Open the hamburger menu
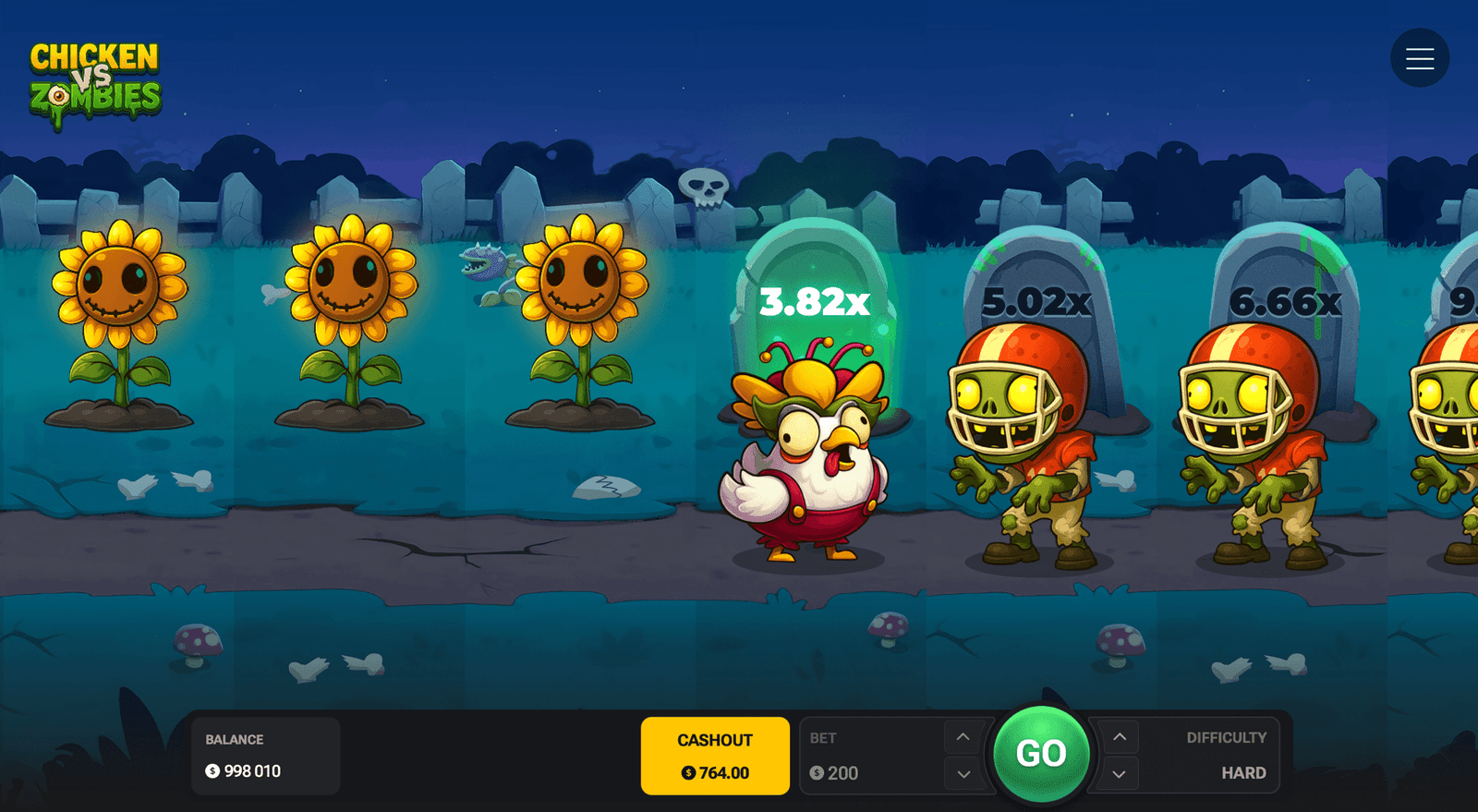This screenshot has height=812, width=1478. pos(1419,57)
